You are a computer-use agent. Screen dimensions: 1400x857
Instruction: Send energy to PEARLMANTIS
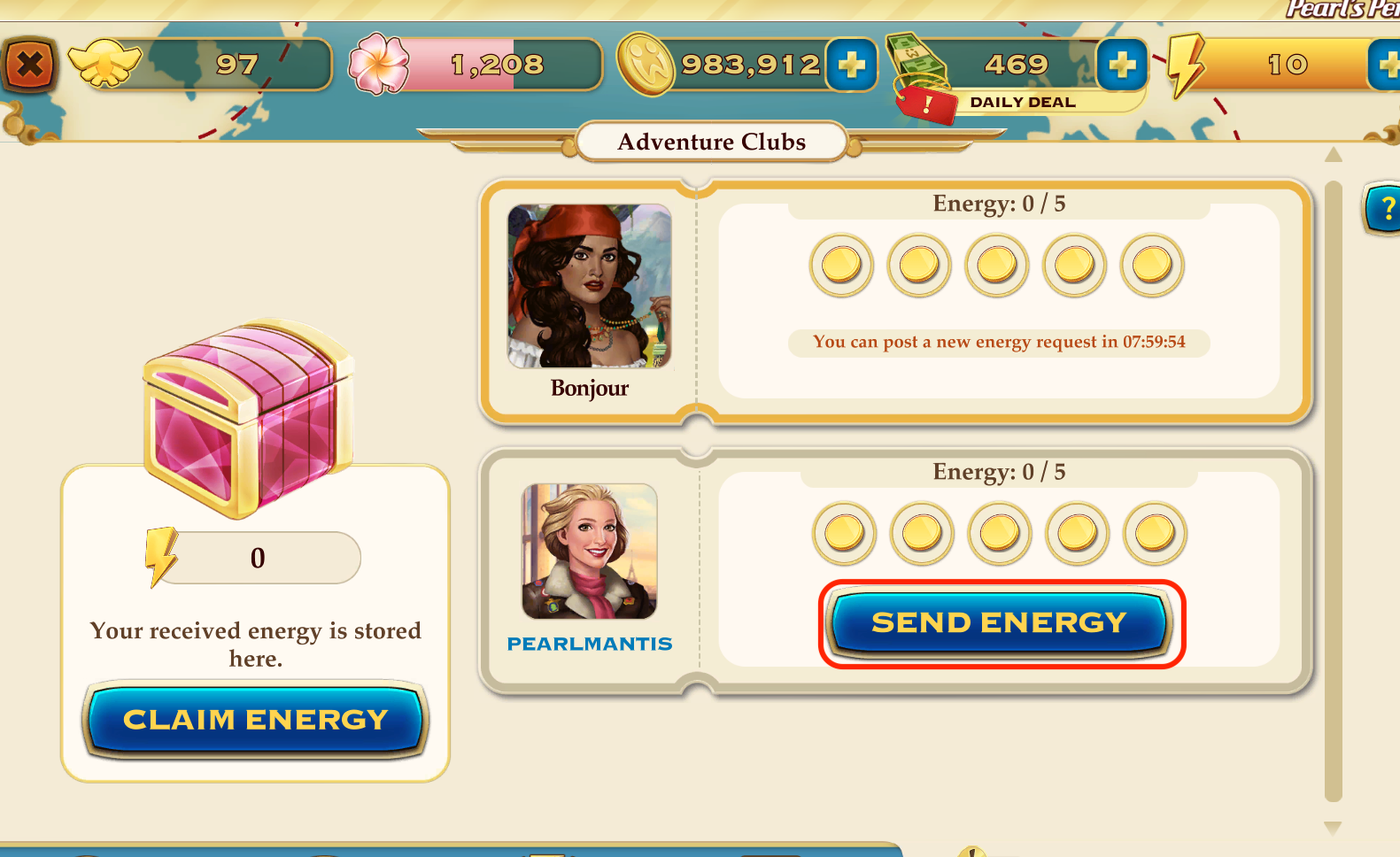click(x=1000, y=623)
